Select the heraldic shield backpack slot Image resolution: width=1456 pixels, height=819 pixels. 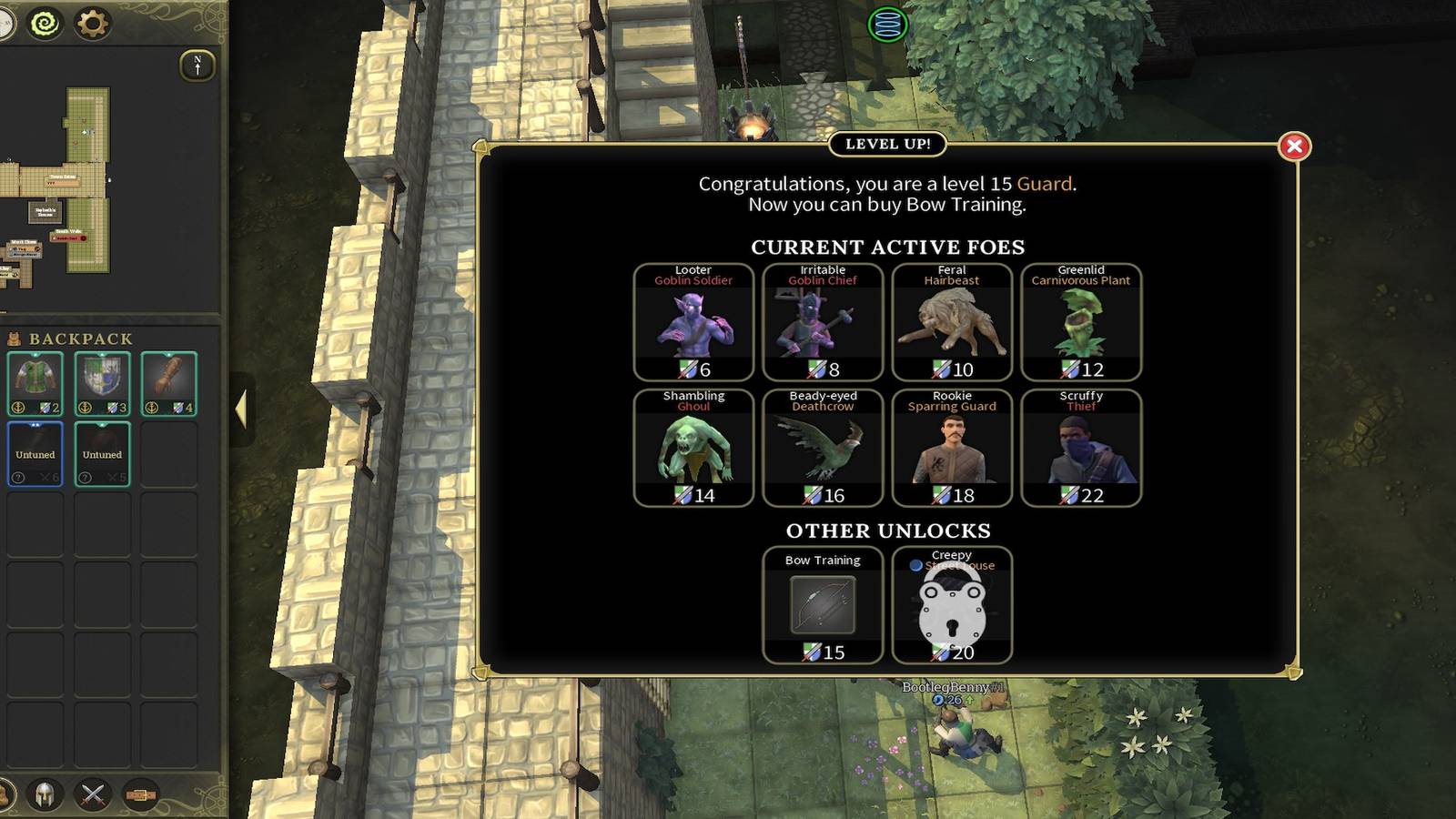coord(102,383)
